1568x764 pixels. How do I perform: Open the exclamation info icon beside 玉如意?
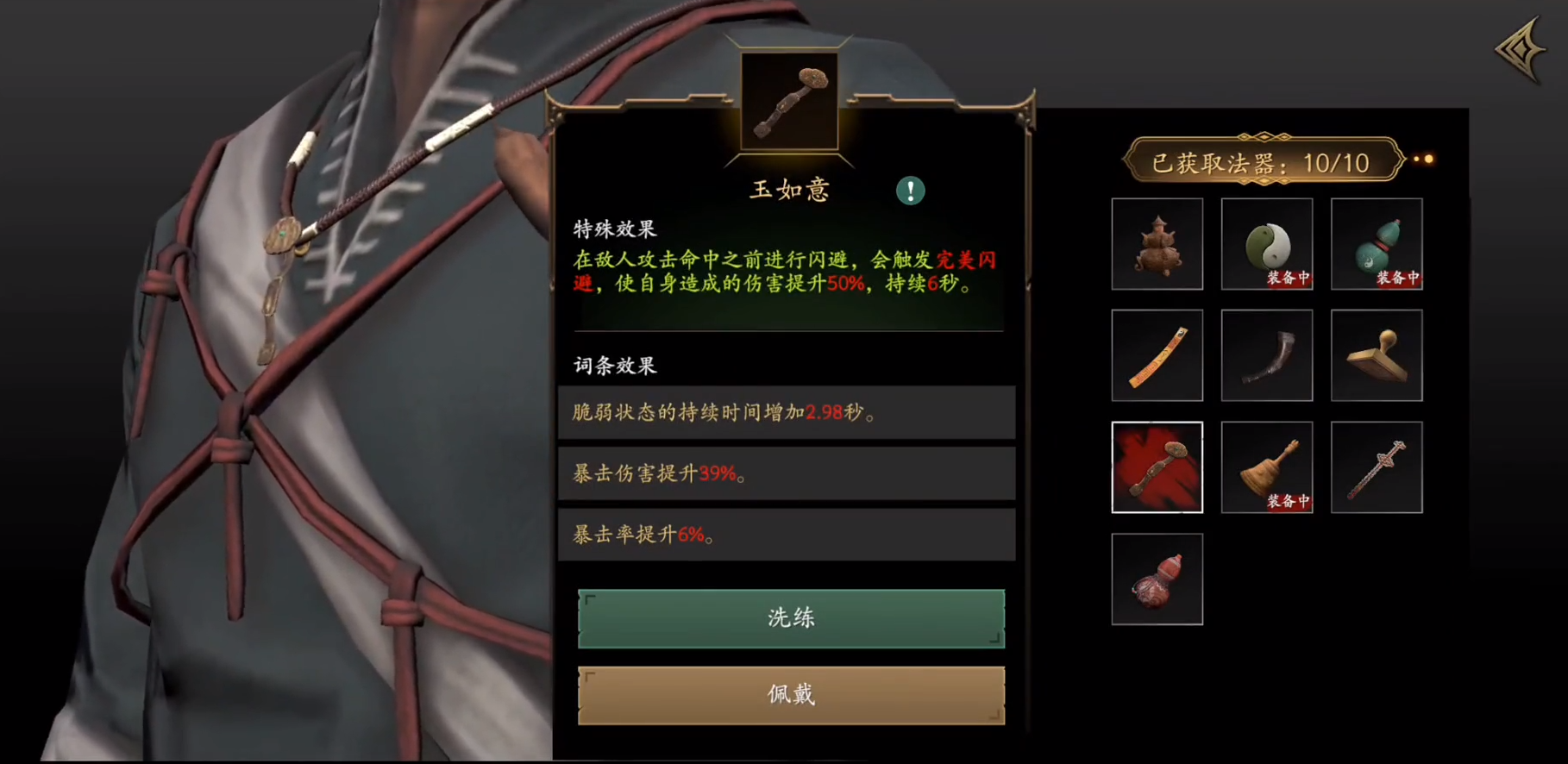pyautogui.click(x=912, y=190)
